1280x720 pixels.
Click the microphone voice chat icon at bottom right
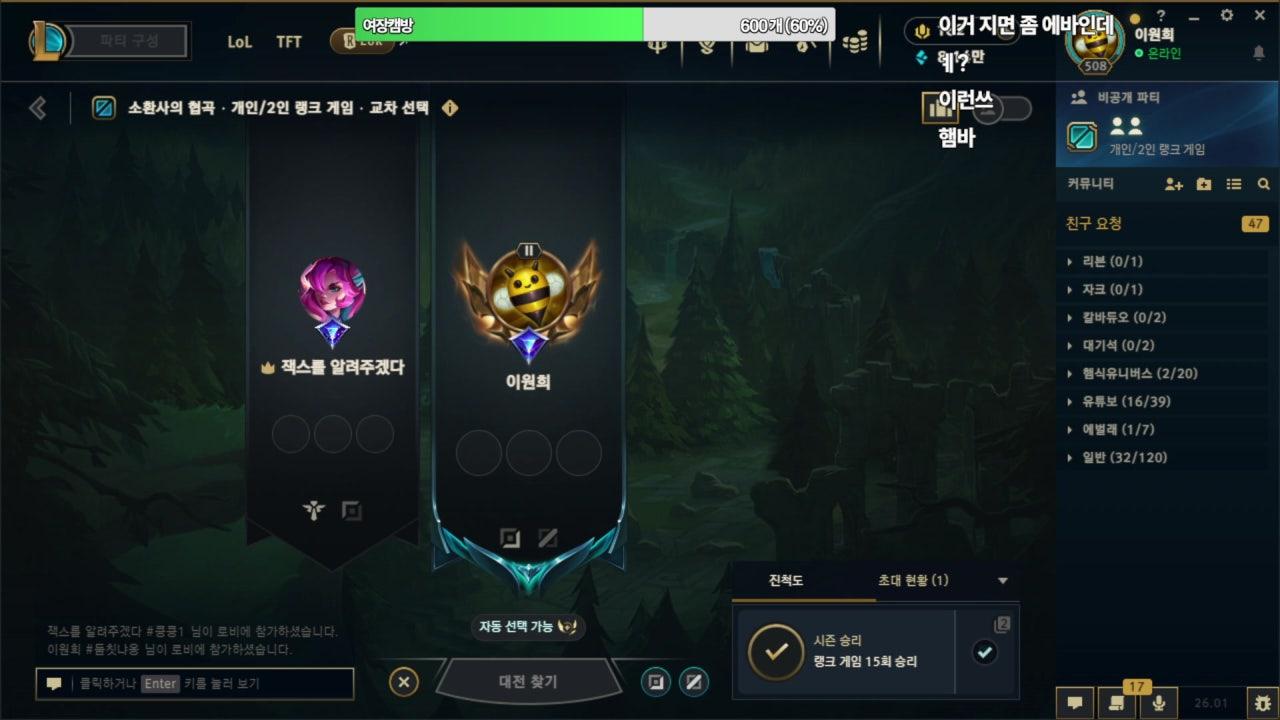click(1159, 702)
